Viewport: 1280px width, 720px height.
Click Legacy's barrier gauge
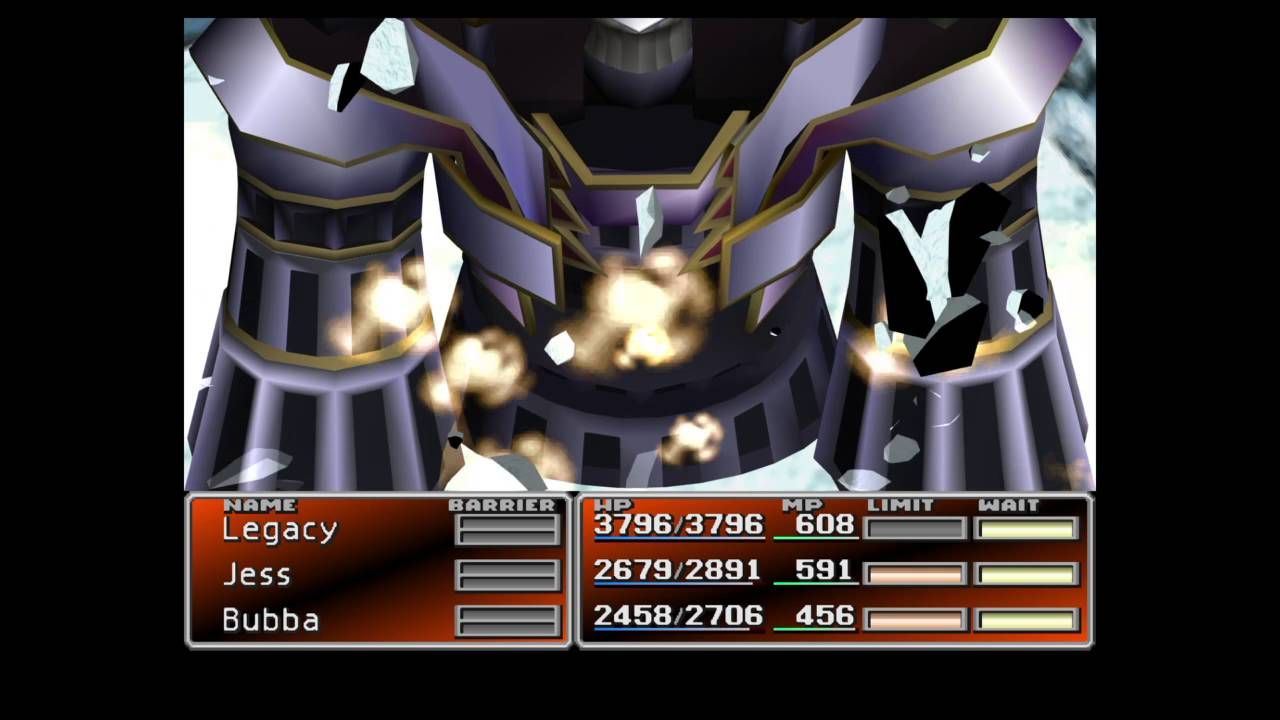point(508,530)
